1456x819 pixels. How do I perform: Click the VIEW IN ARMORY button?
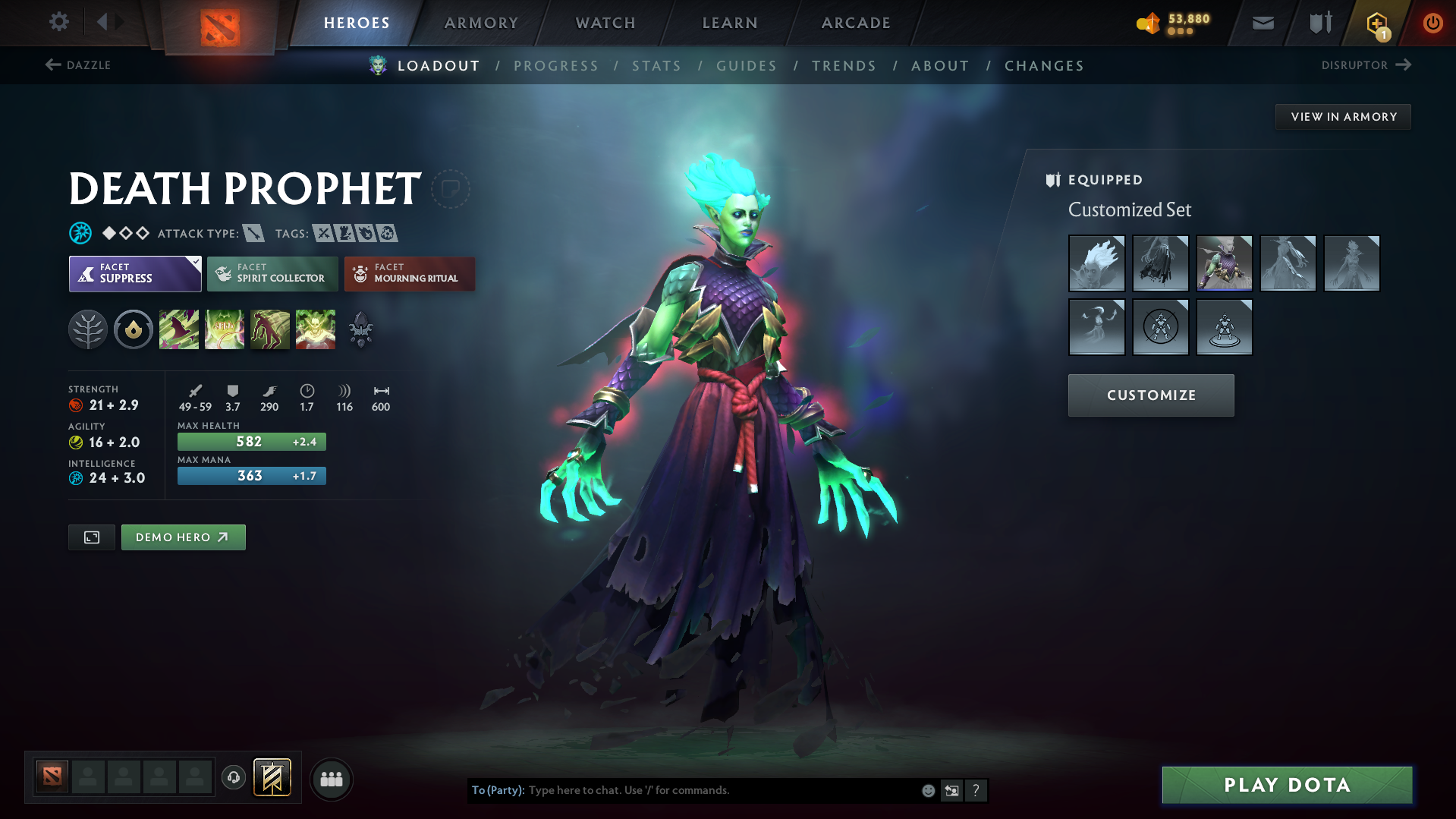(x=1342, y=116)
